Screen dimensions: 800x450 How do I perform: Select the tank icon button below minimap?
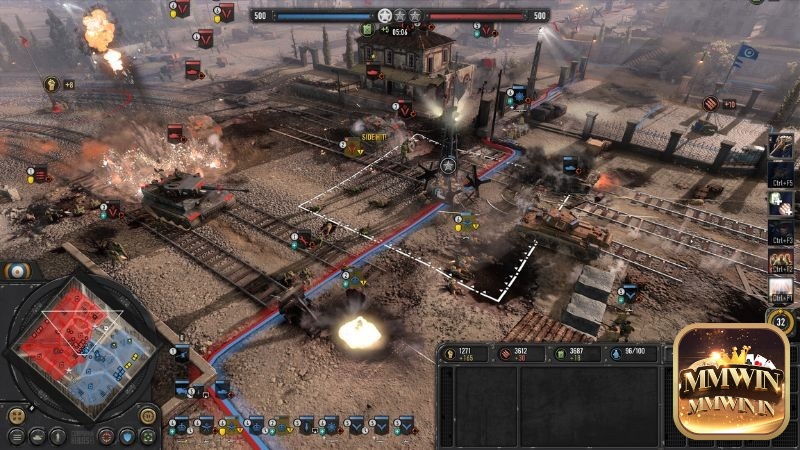click(36, 436)
